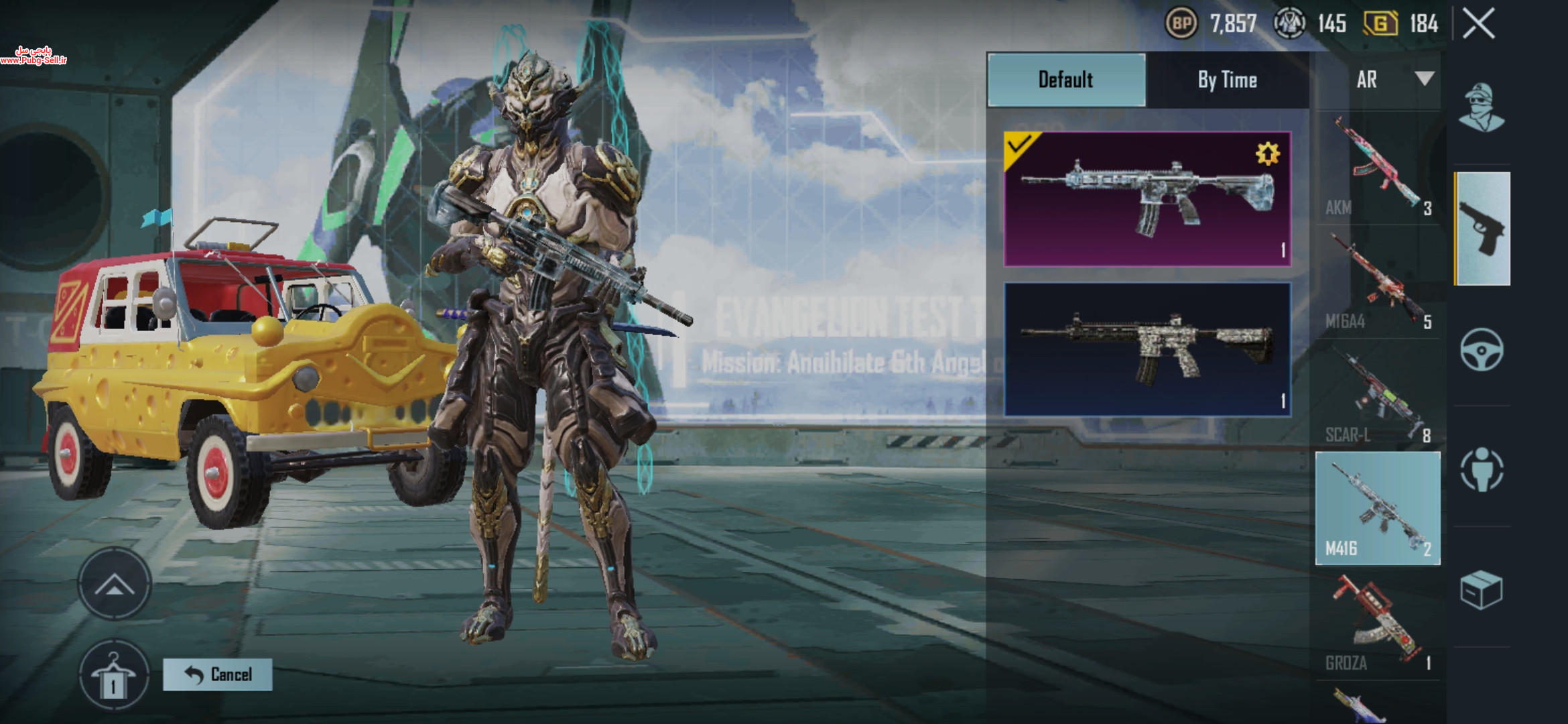Open the pistol weapons section

click(1482, 229)
